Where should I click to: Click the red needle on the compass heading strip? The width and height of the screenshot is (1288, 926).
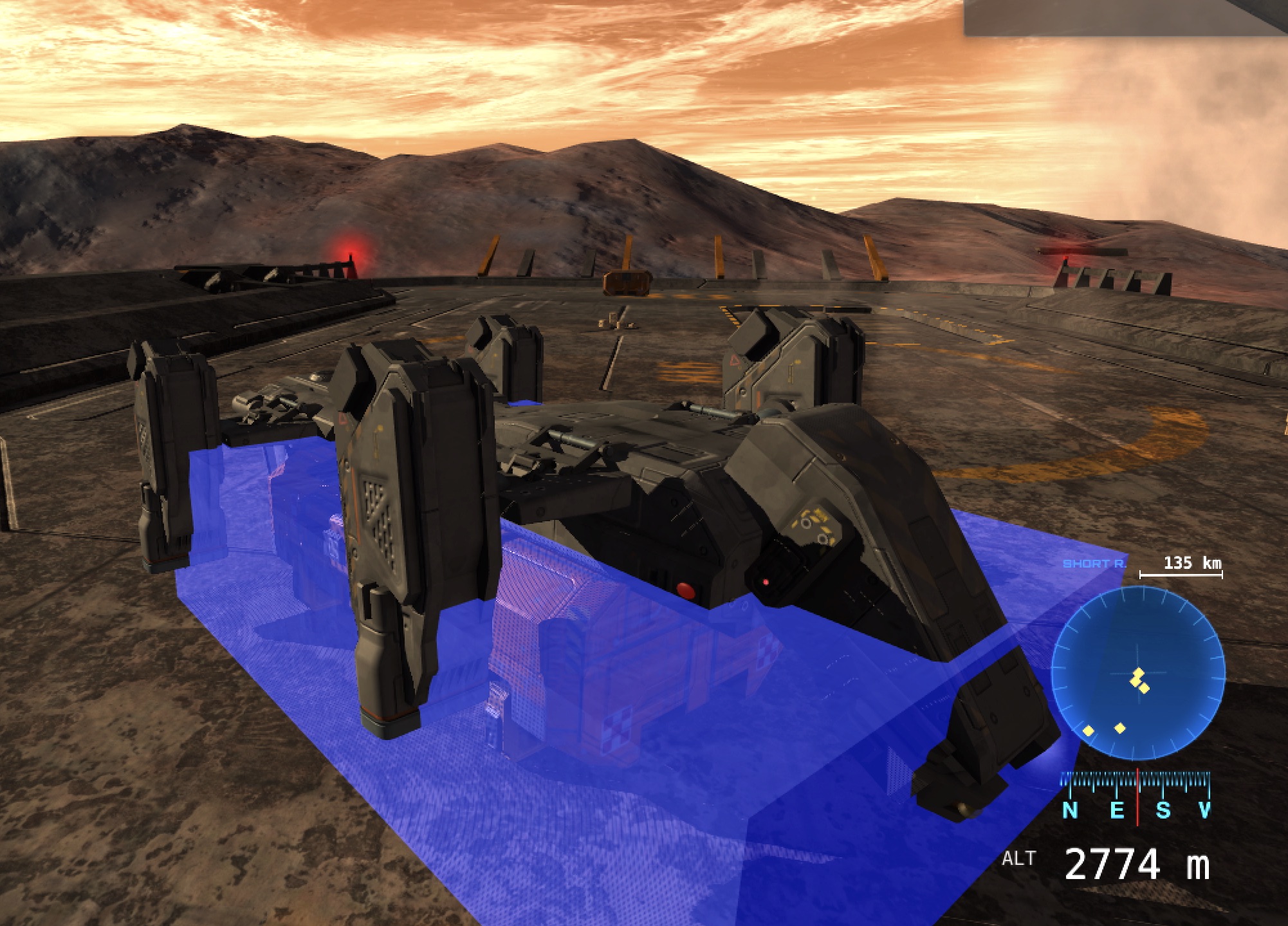(x=1137, y=796)
